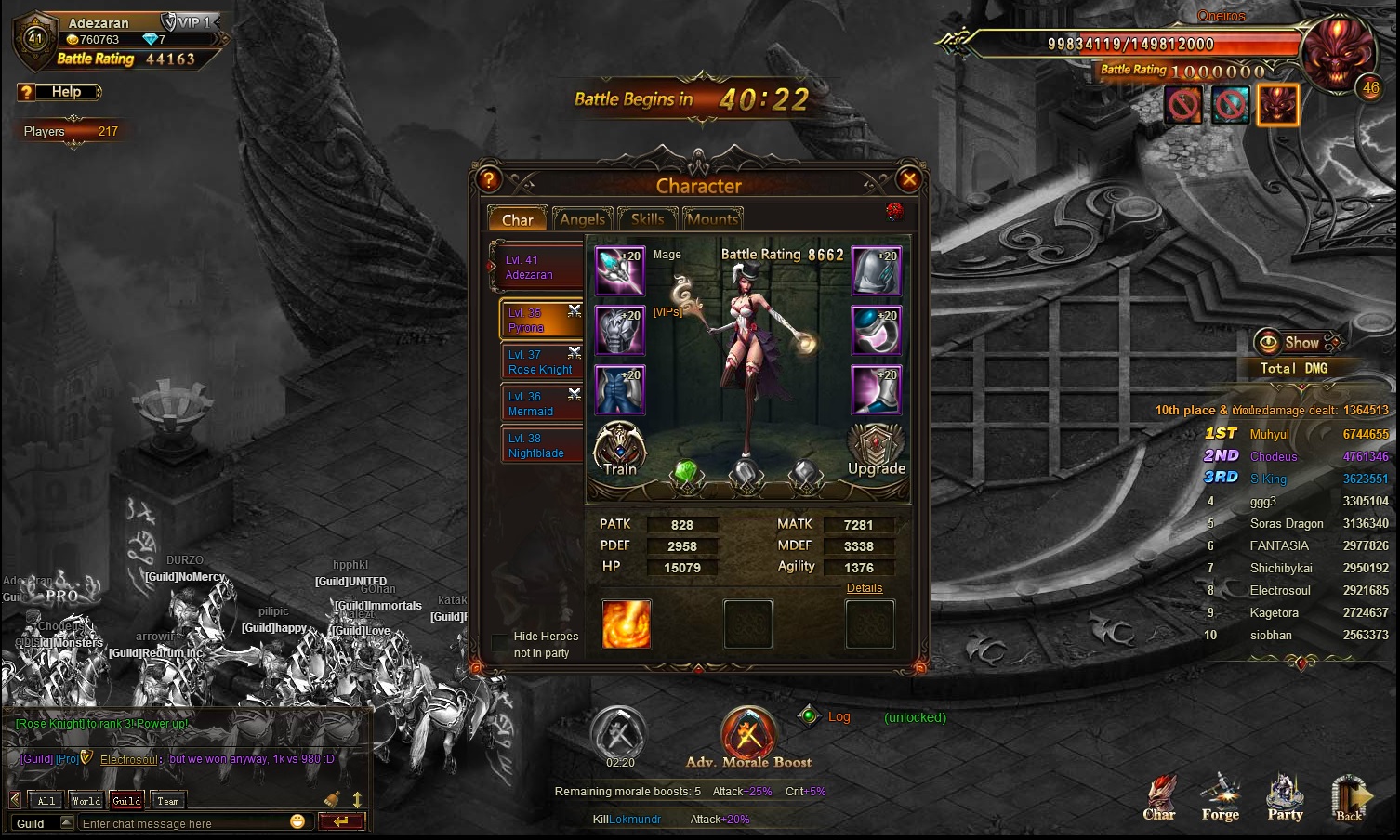
Task: Open the Details stats link
Action: 865,588
